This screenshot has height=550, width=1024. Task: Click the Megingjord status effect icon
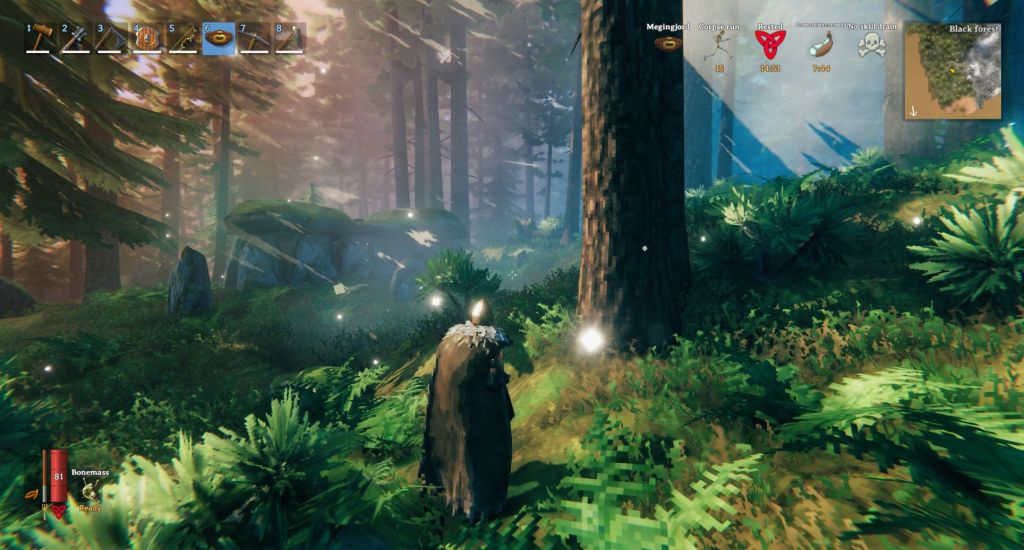666,44
